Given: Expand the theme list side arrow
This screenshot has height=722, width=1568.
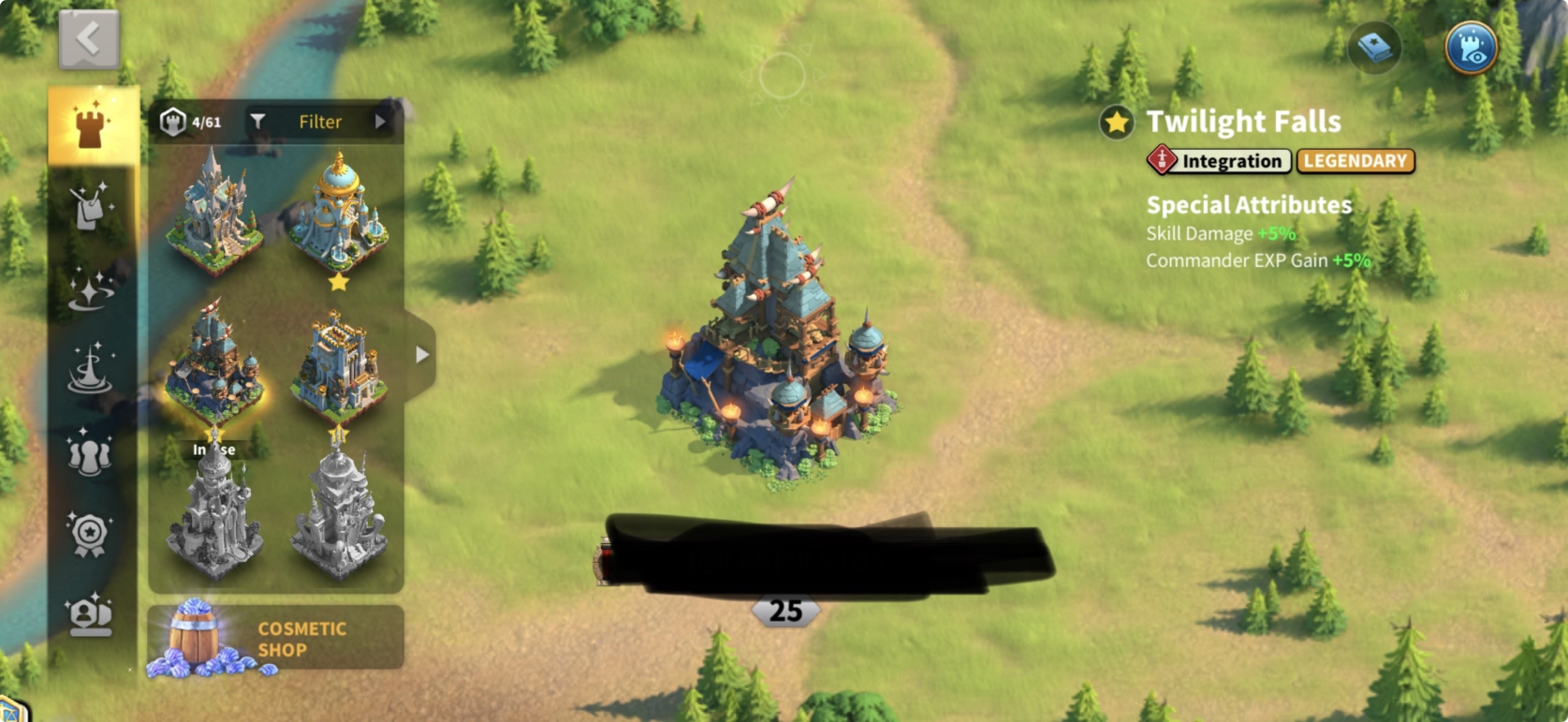Looking at the screenshot, I should point(422,355).
